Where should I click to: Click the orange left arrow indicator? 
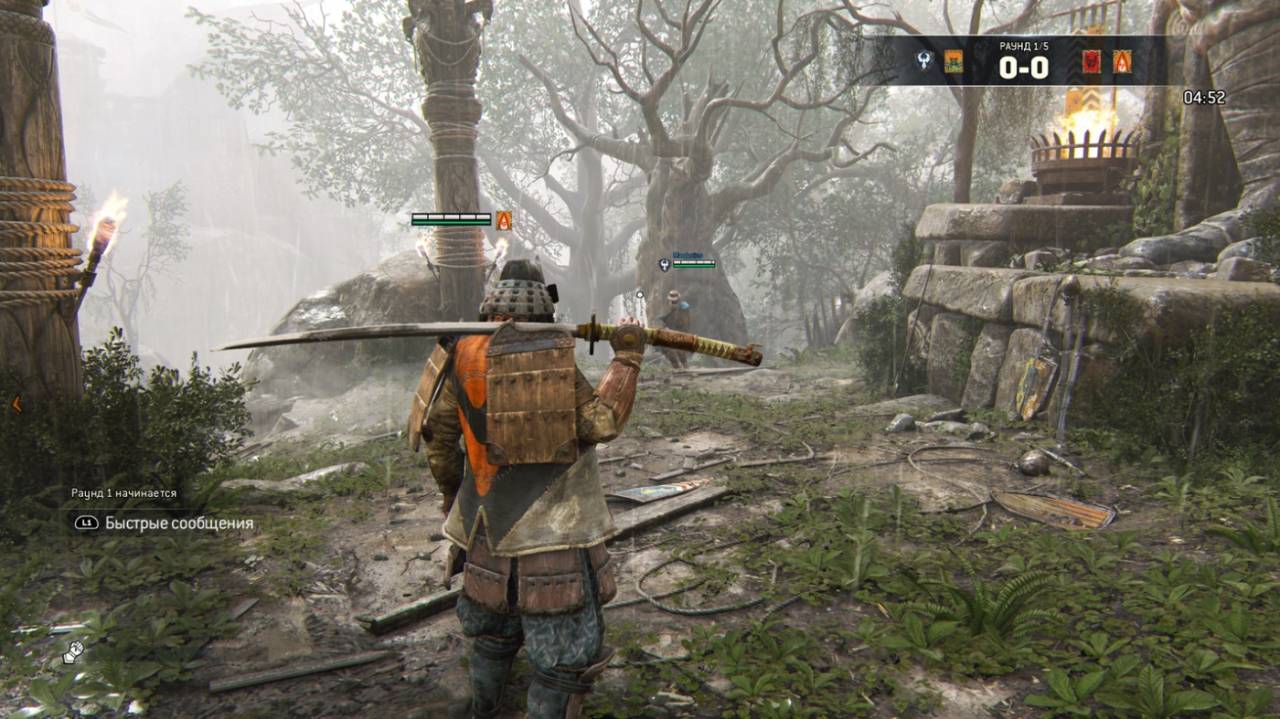click(16, 404)
